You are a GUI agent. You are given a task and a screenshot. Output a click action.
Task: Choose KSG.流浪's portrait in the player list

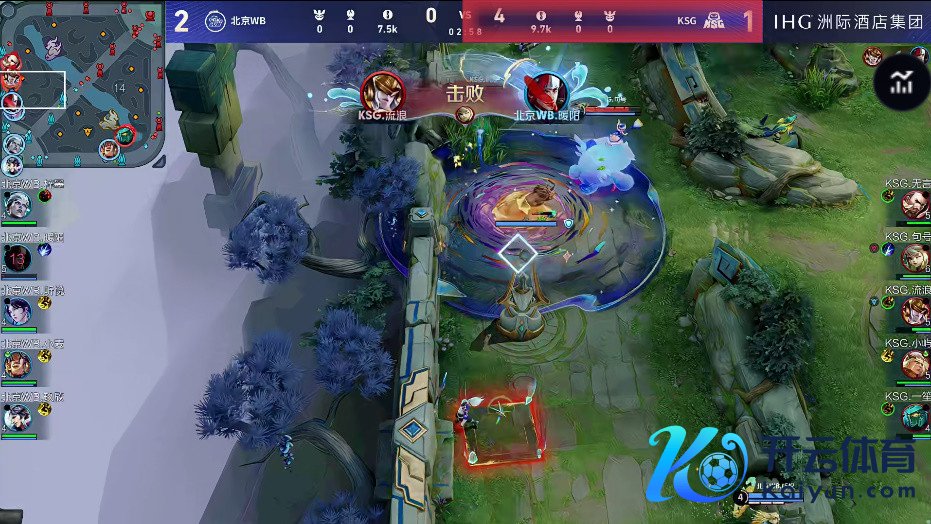coord(914,311)
